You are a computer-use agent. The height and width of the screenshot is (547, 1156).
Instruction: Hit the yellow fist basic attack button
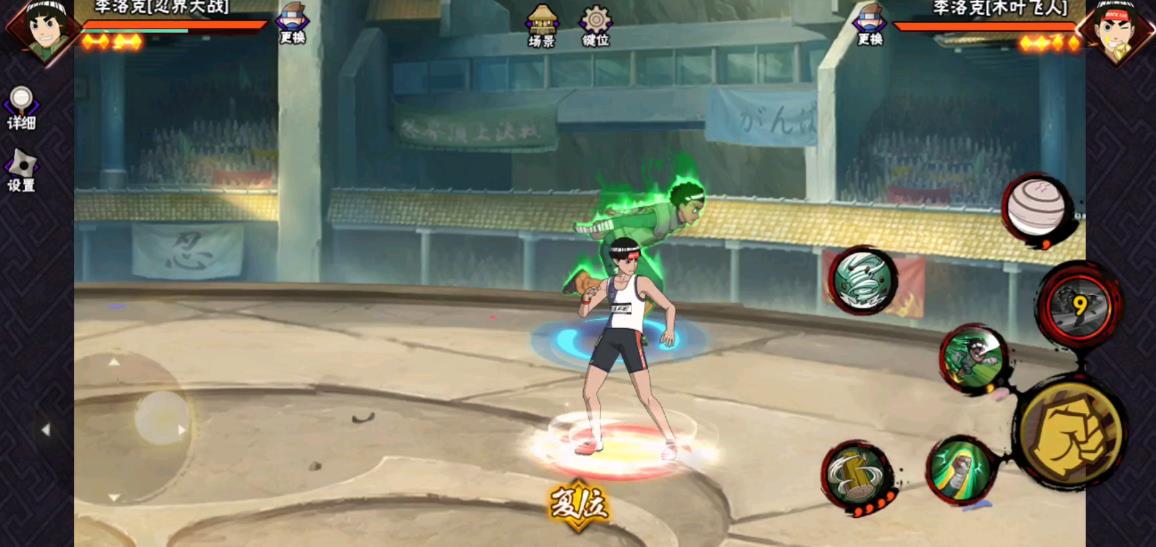click(1069, 432)
